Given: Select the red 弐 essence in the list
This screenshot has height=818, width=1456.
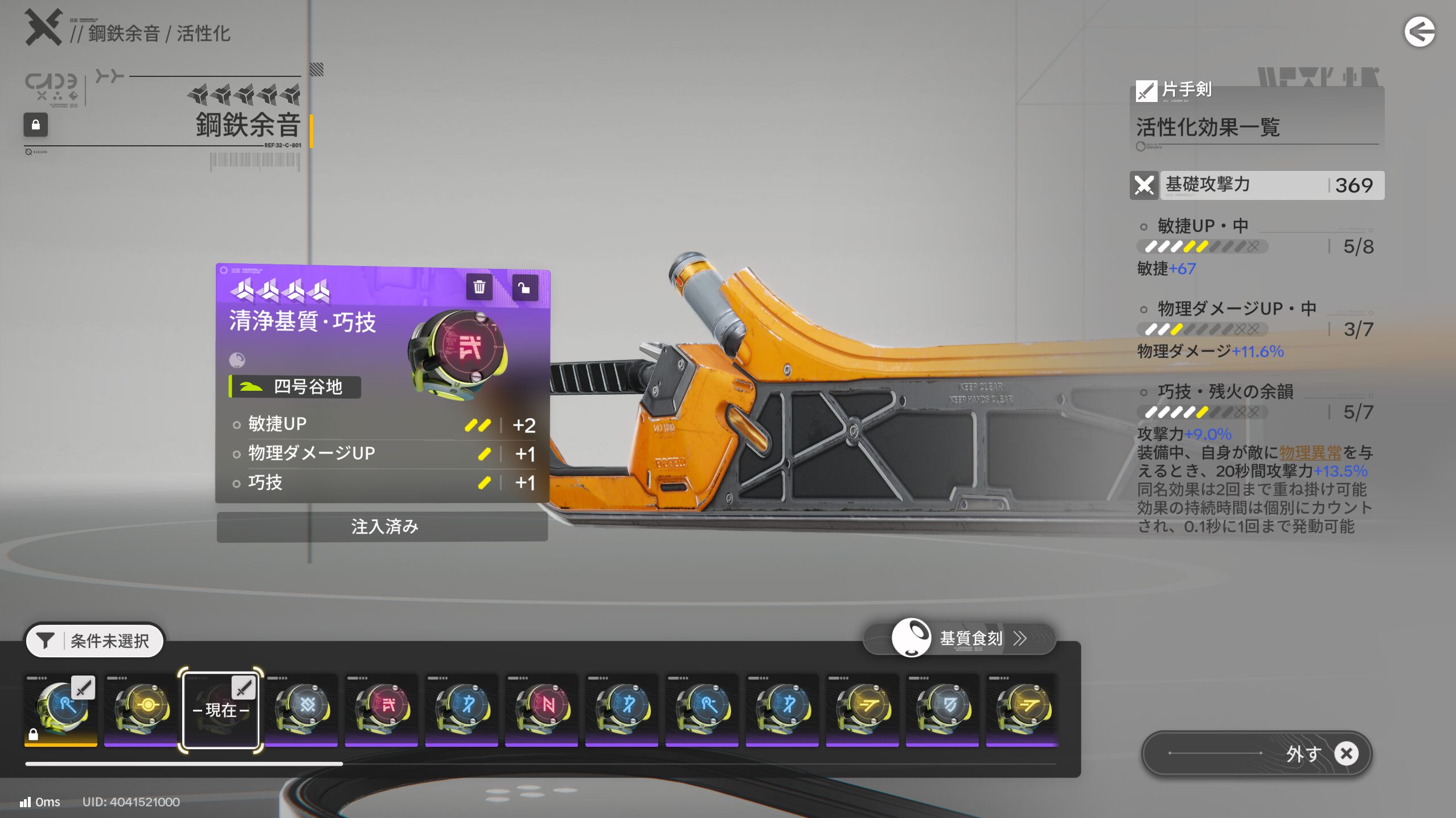Looking at the screenshot, I should (382, 709).
